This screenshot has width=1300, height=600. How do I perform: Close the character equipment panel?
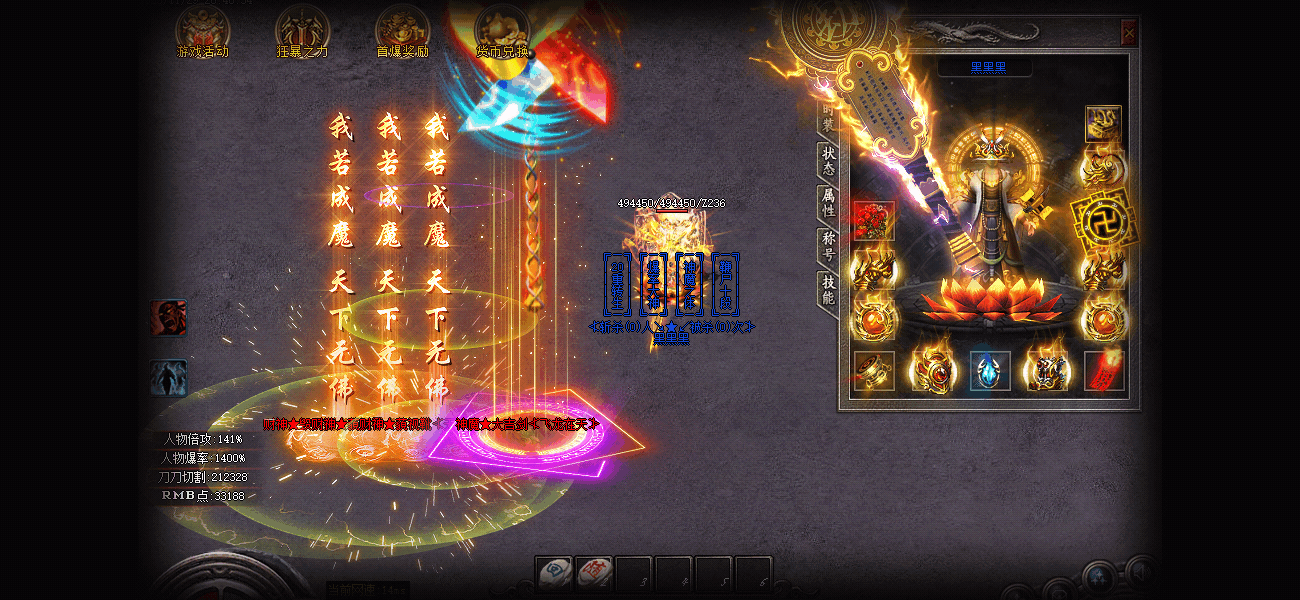1129,33
